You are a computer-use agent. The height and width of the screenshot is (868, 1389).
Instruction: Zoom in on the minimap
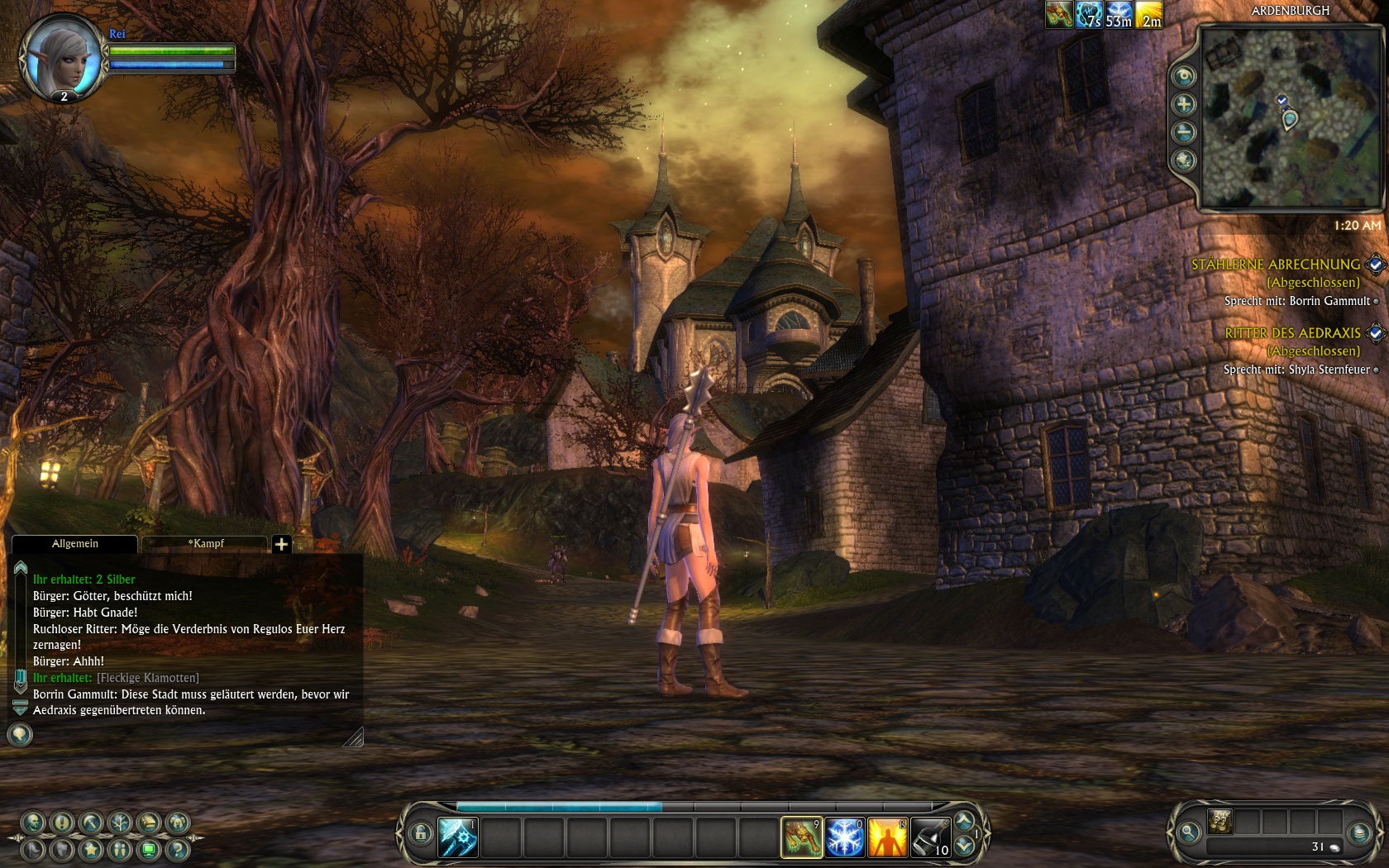(1184, 104)
